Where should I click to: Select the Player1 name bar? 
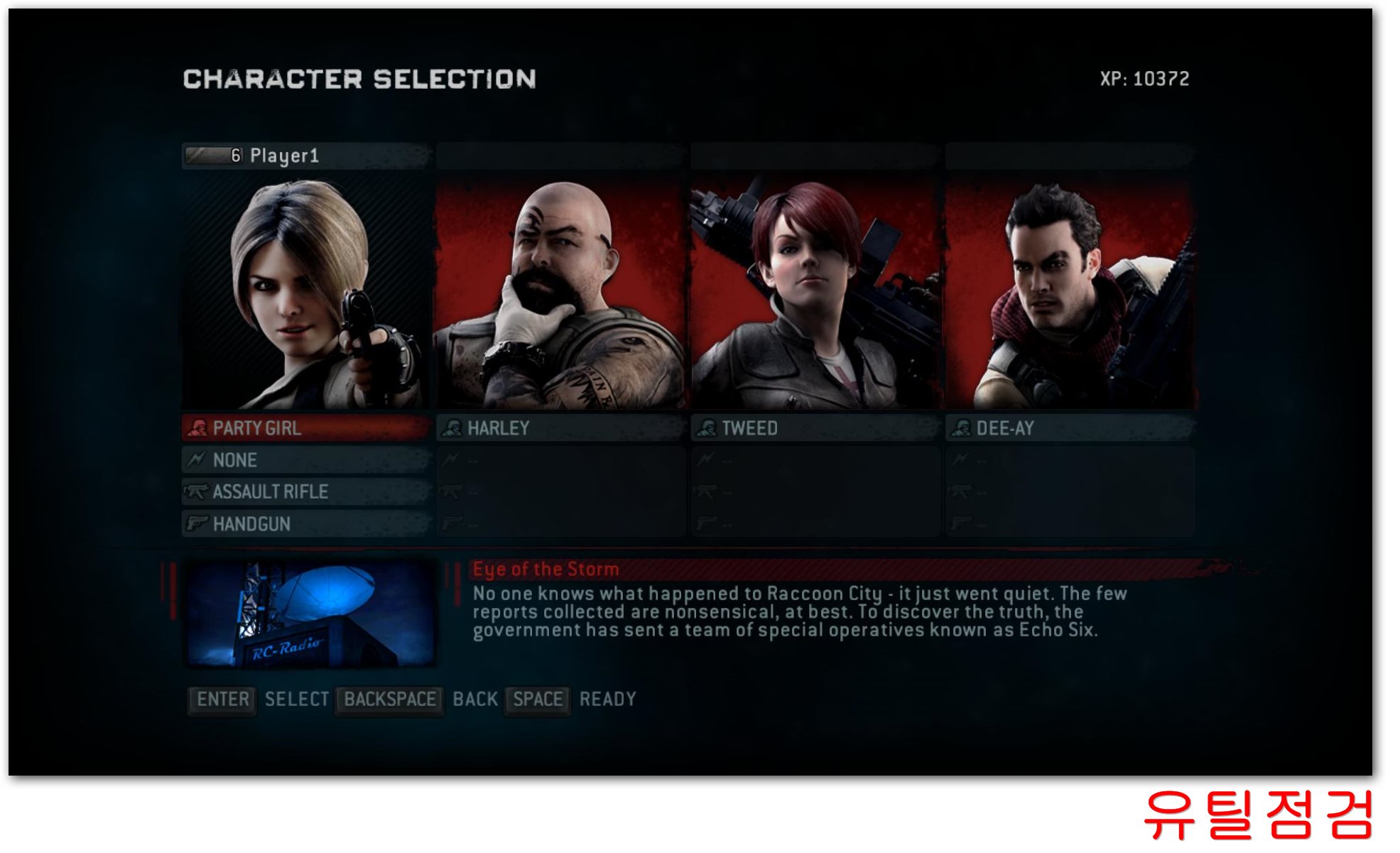[307, 156]
